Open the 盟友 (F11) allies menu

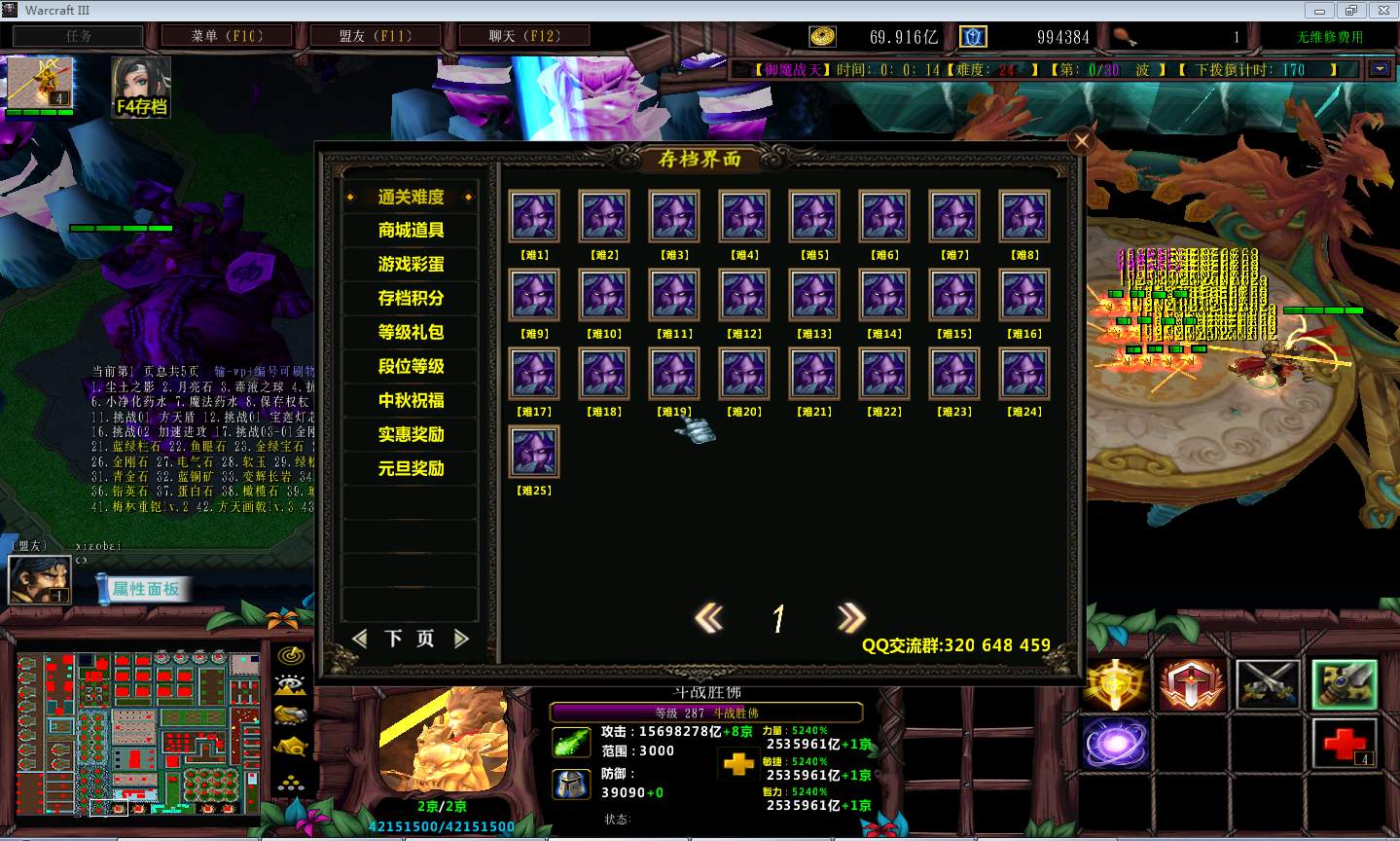pyautogui.click(x=376, y=36)
